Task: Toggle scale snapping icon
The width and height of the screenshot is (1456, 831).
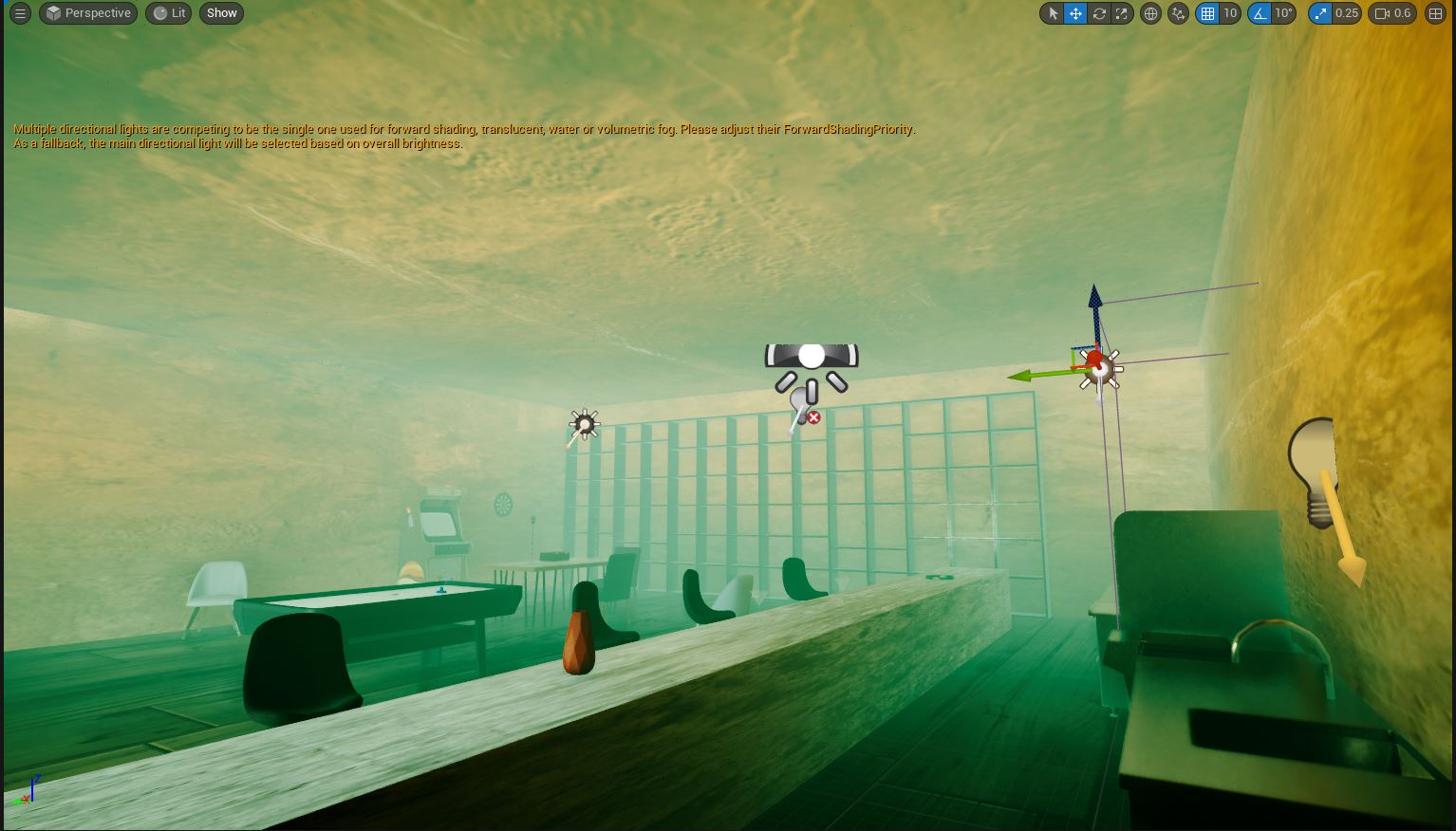Action: pyautogui.click(x=1320, y=13)
